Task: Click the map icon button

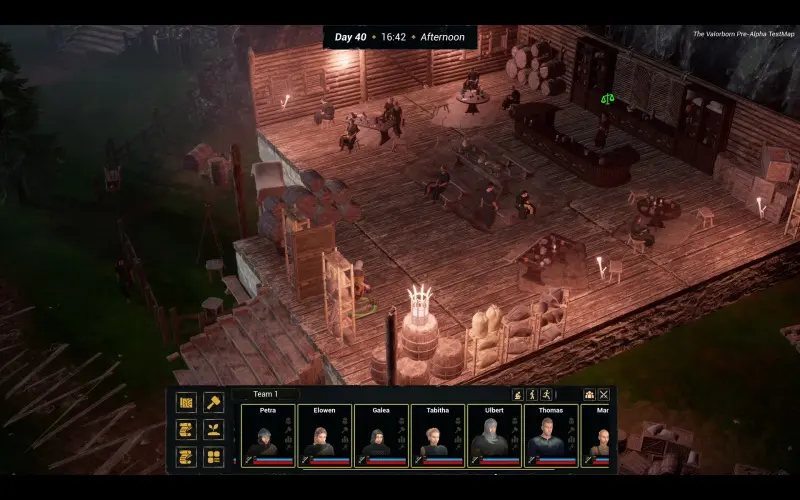Action: [x=186, y=402]
